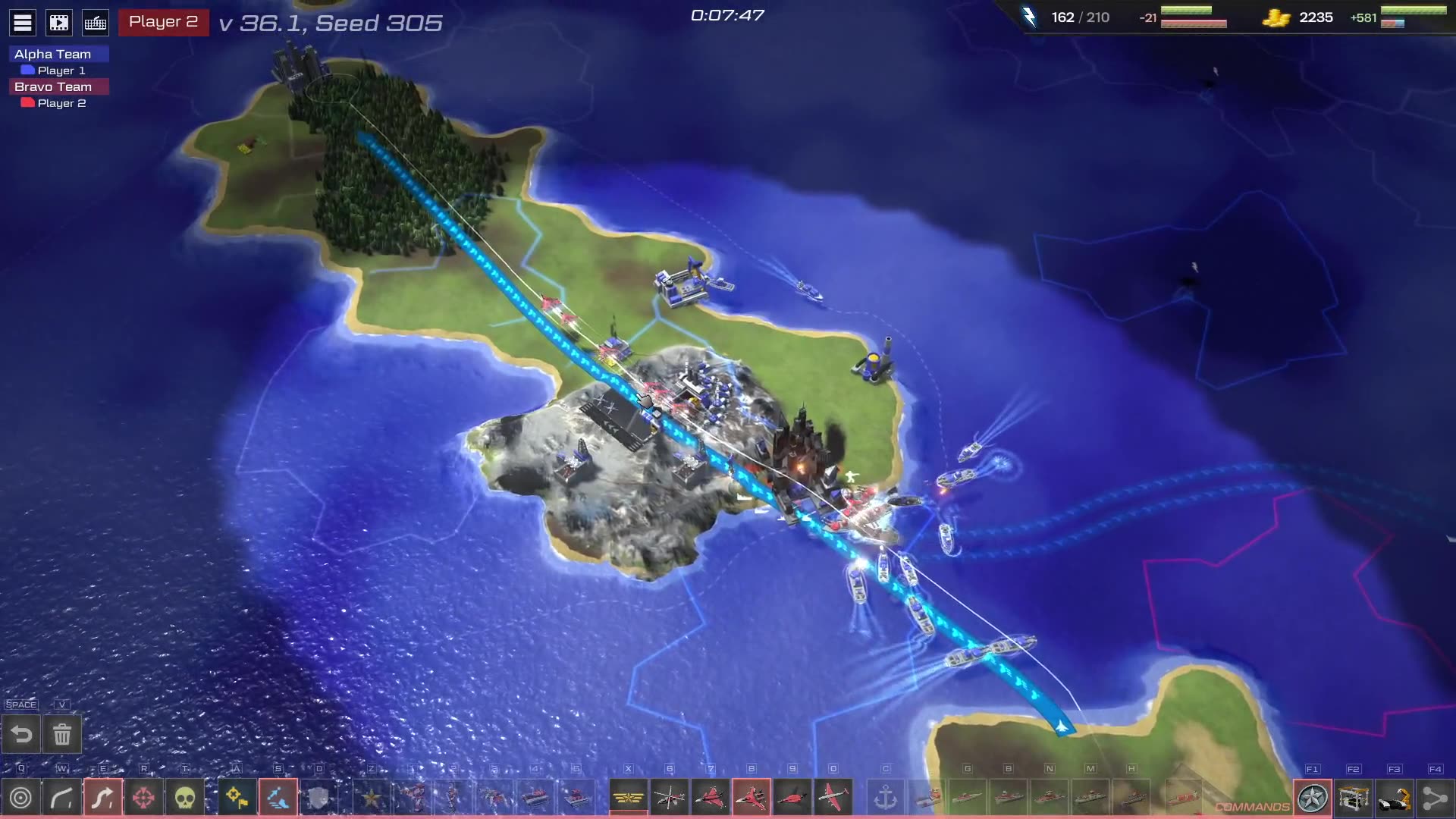Screen dimensions: 1456x819
Task: Pick the helicopter unit slot
Action: tap(670, 798)
